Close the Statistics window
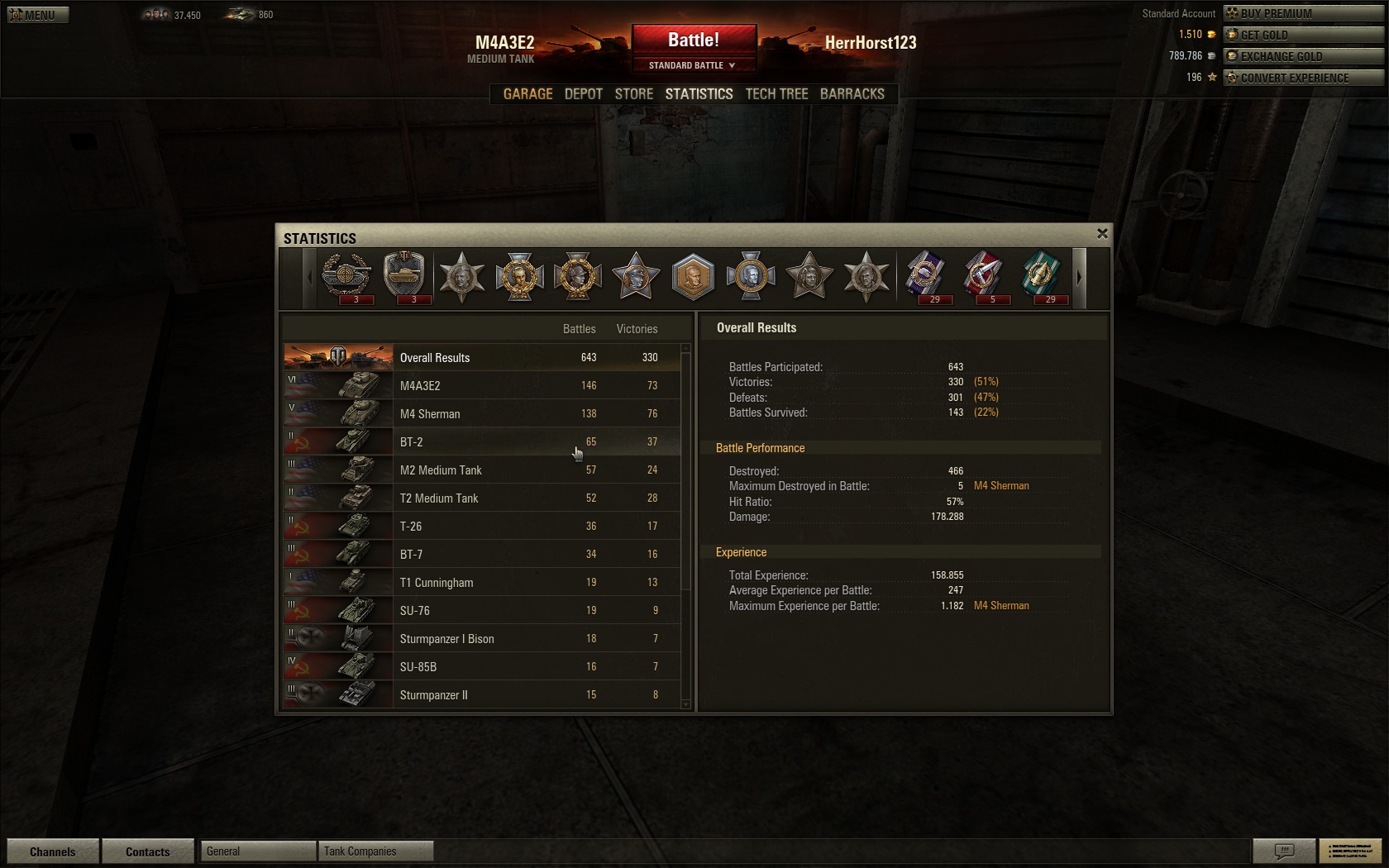This screenshot has height=868, width=1389. 1101,234
